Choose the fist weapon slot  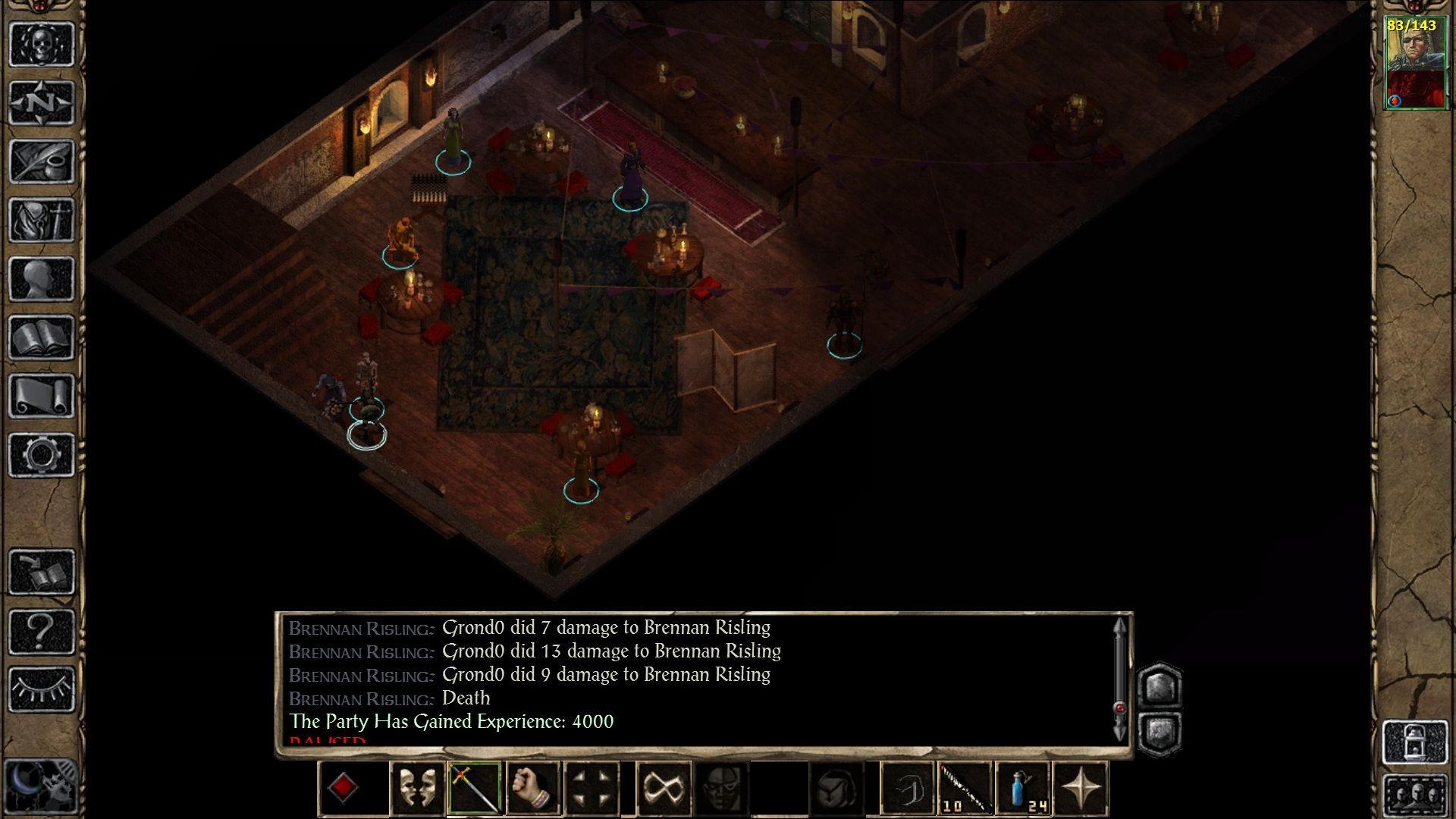tap(532, 789)
